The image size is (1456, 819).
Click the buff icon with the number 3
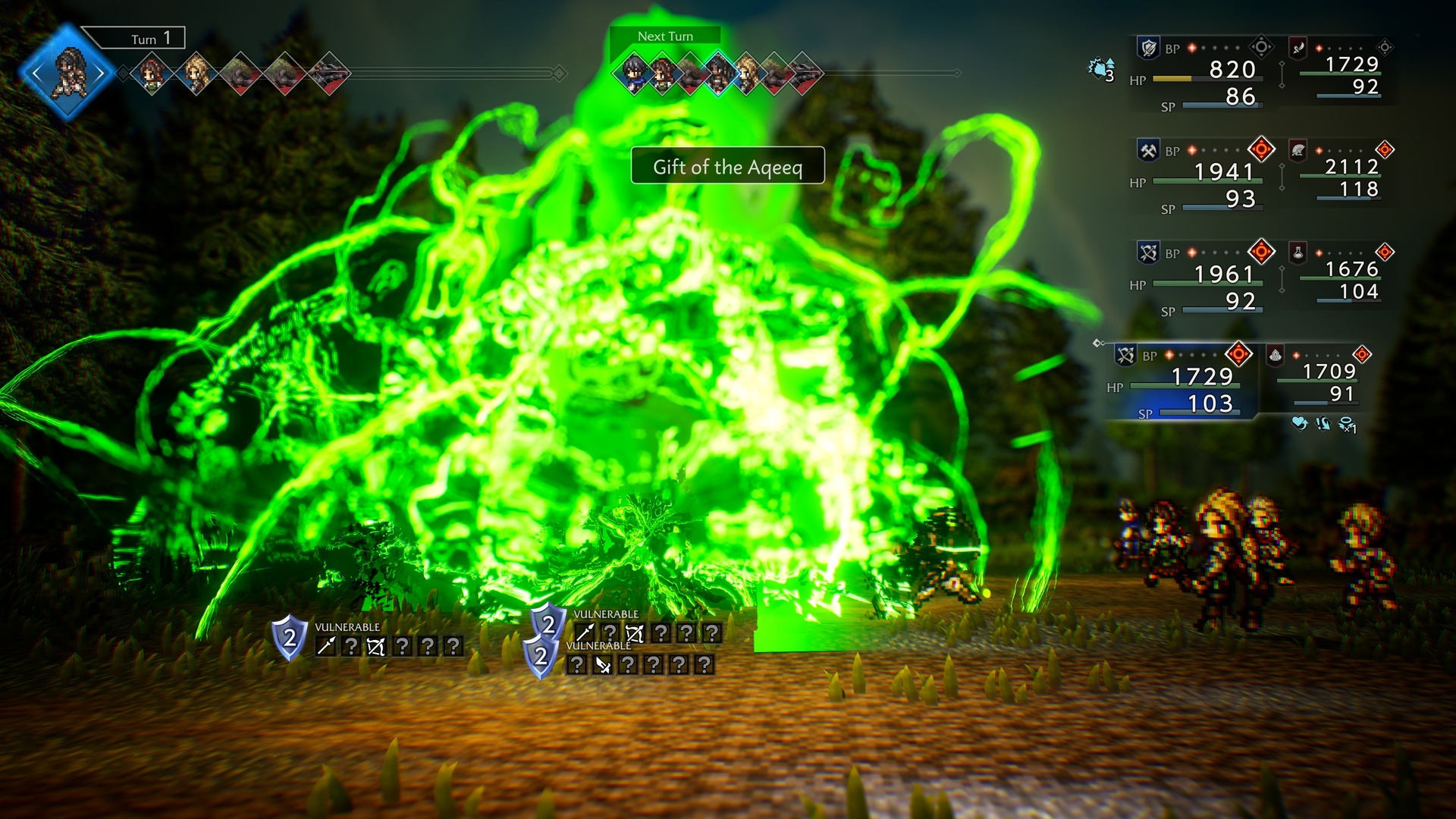(x=1101, y=70)
